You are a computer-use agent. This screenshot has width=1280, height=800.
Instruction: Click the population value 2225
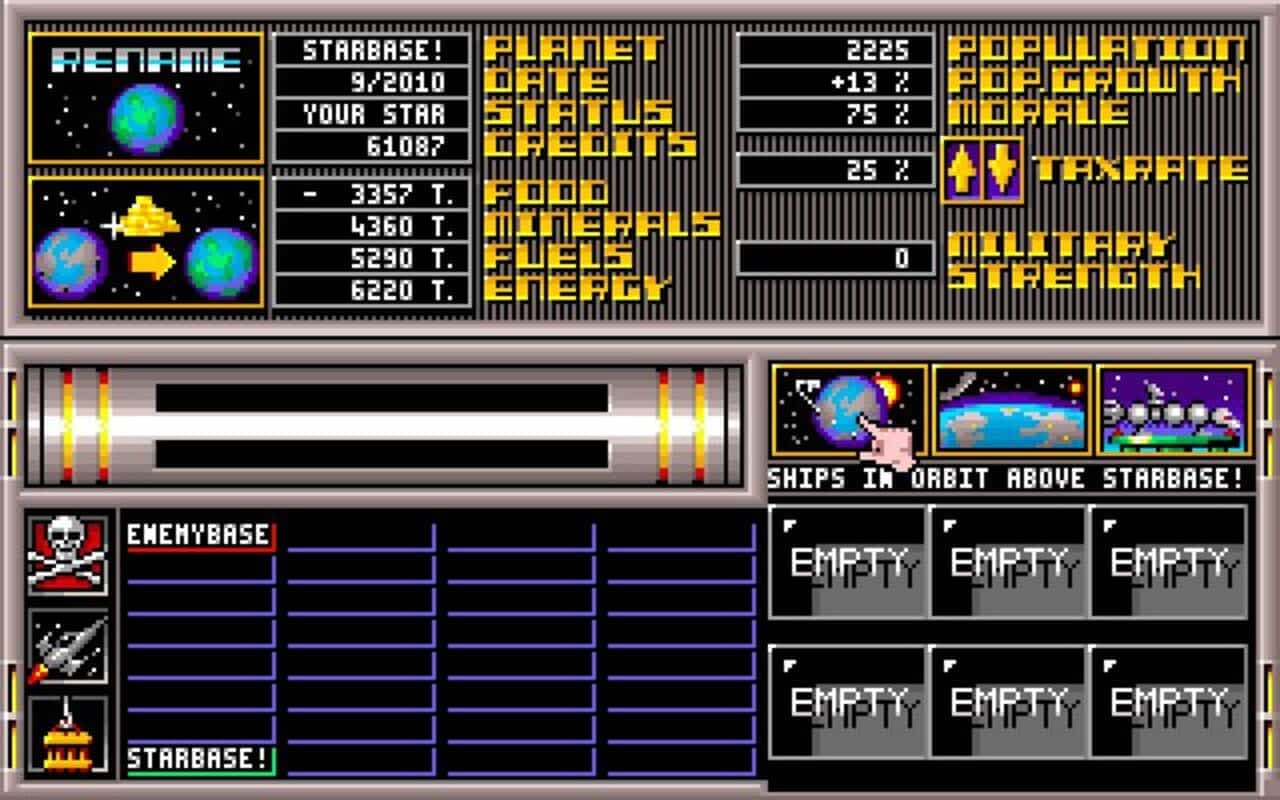click(835, 48)
